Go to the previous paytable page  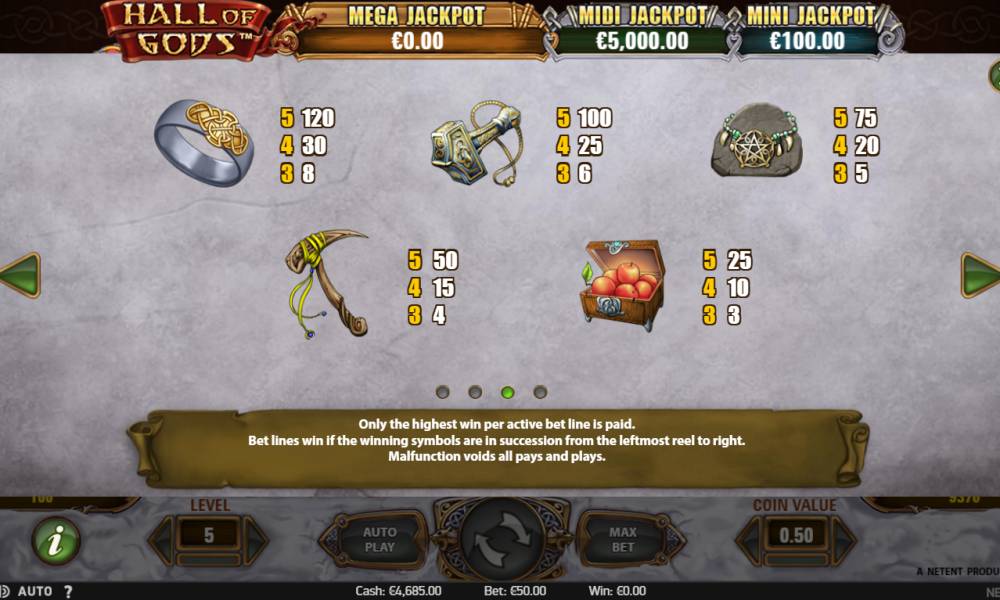coord(19,275)
